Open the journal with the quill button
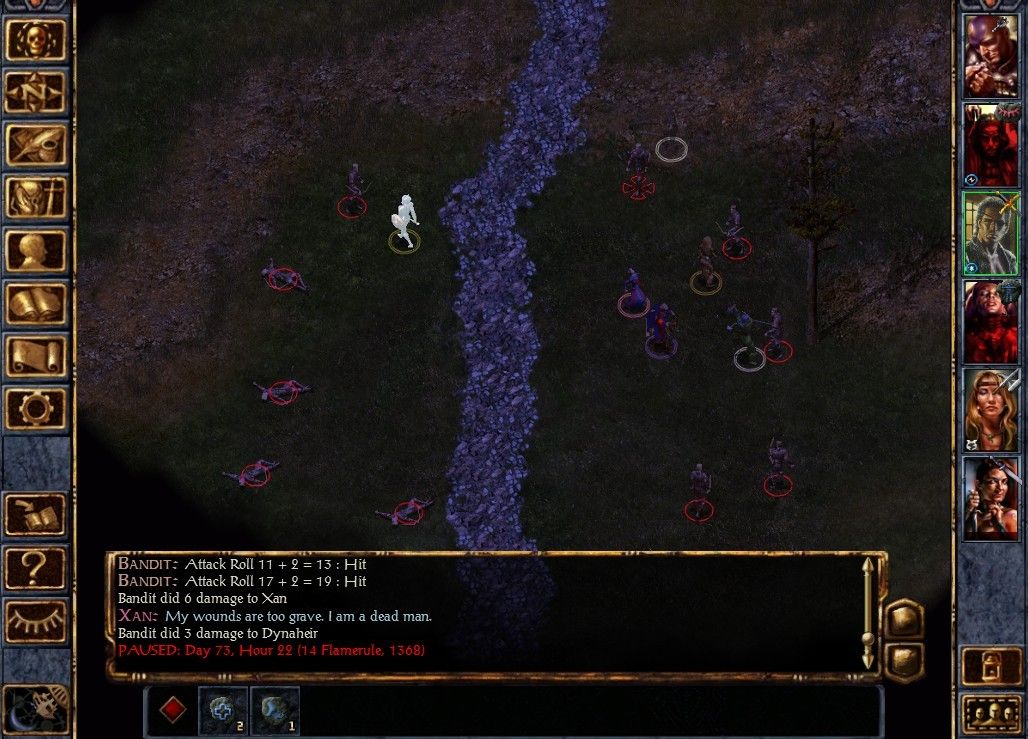This screenshot has width=1028, height=739. pos(36,145)
